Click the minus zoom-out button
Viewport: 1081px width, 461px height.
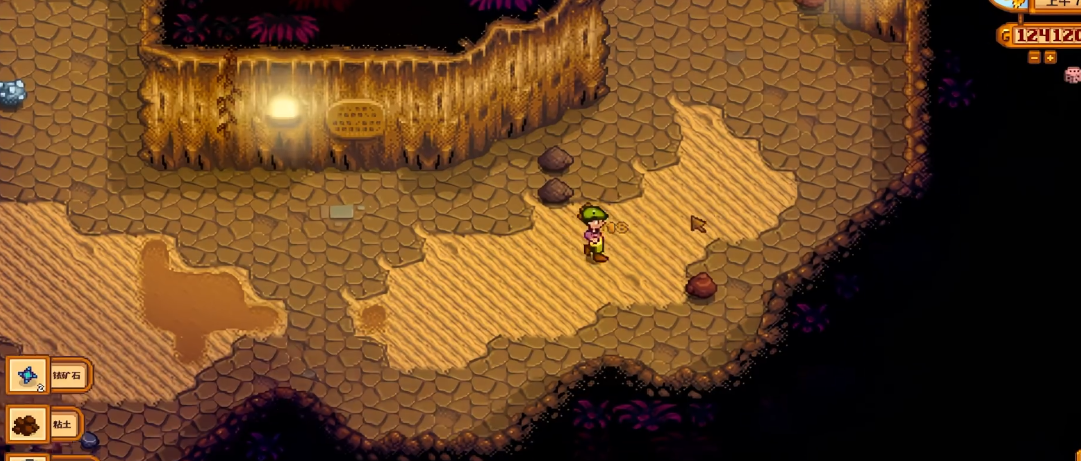tap(1034, 58)
